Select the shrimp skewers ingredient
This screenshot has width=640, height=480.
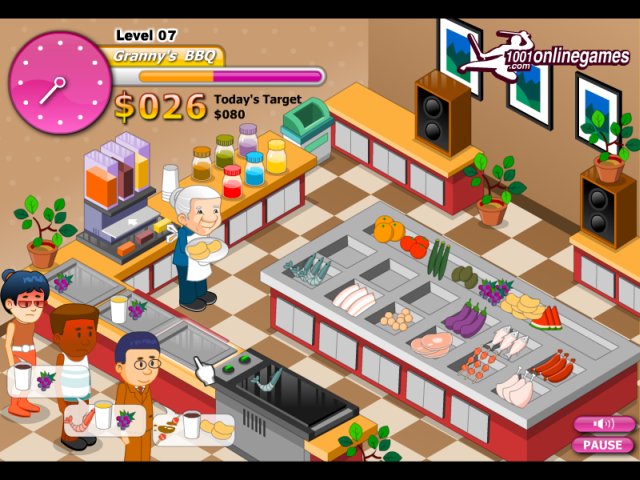(478, 363)
